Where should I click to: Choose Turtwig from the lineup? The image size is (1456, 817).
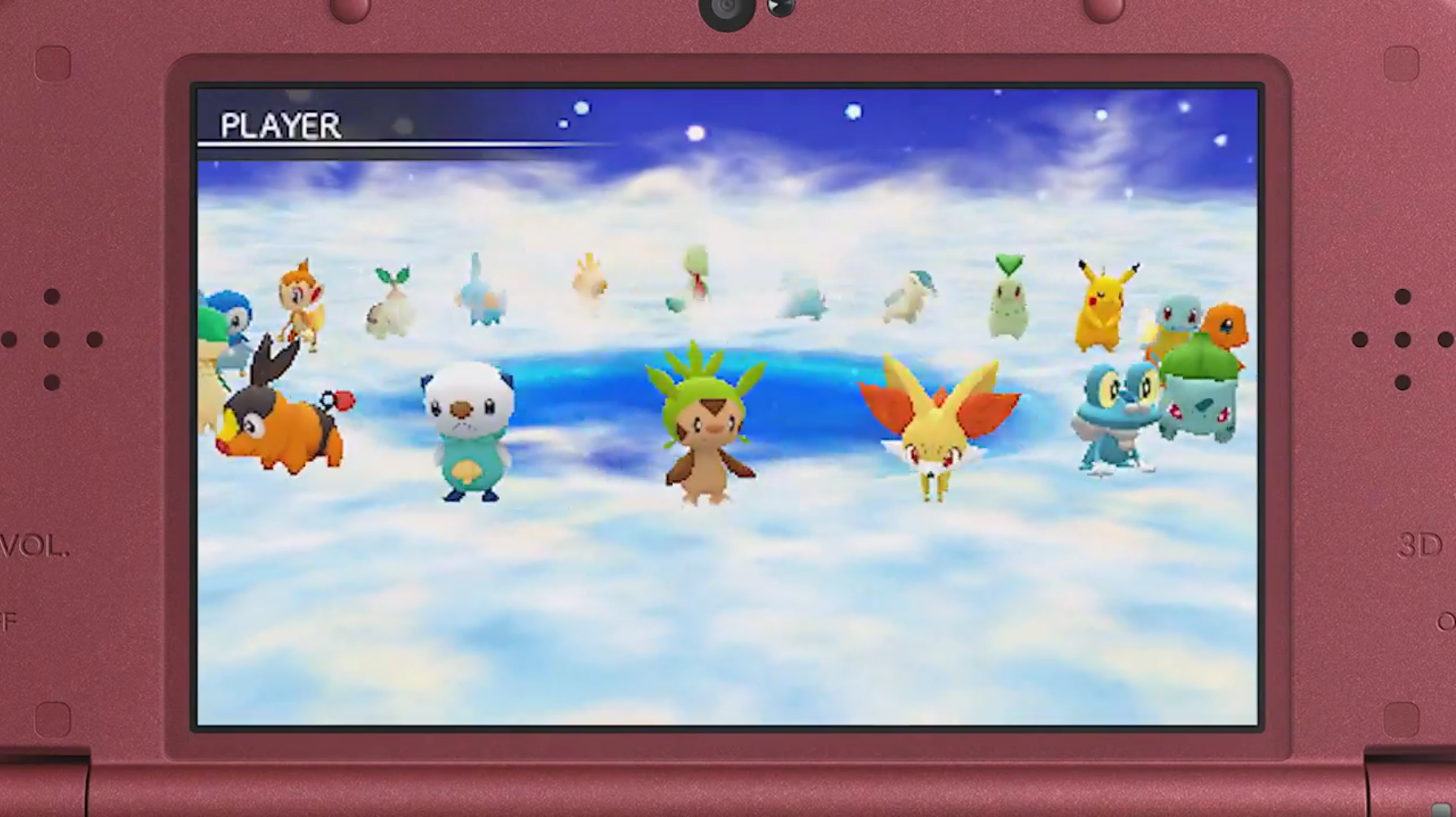[390, 304]
